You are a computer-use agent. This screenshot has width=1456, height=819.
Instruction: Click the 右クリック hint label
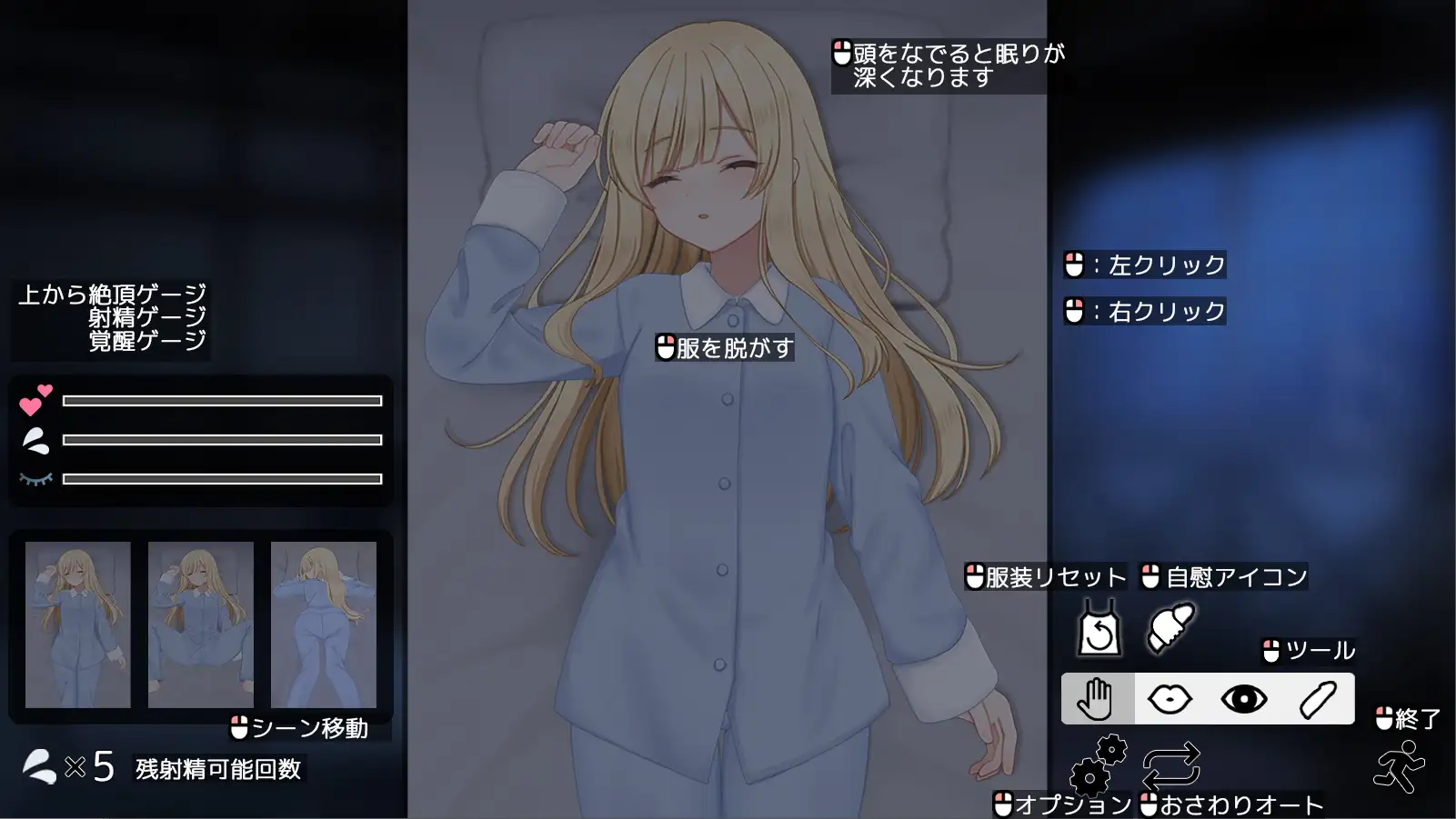tap(1144, 311)
